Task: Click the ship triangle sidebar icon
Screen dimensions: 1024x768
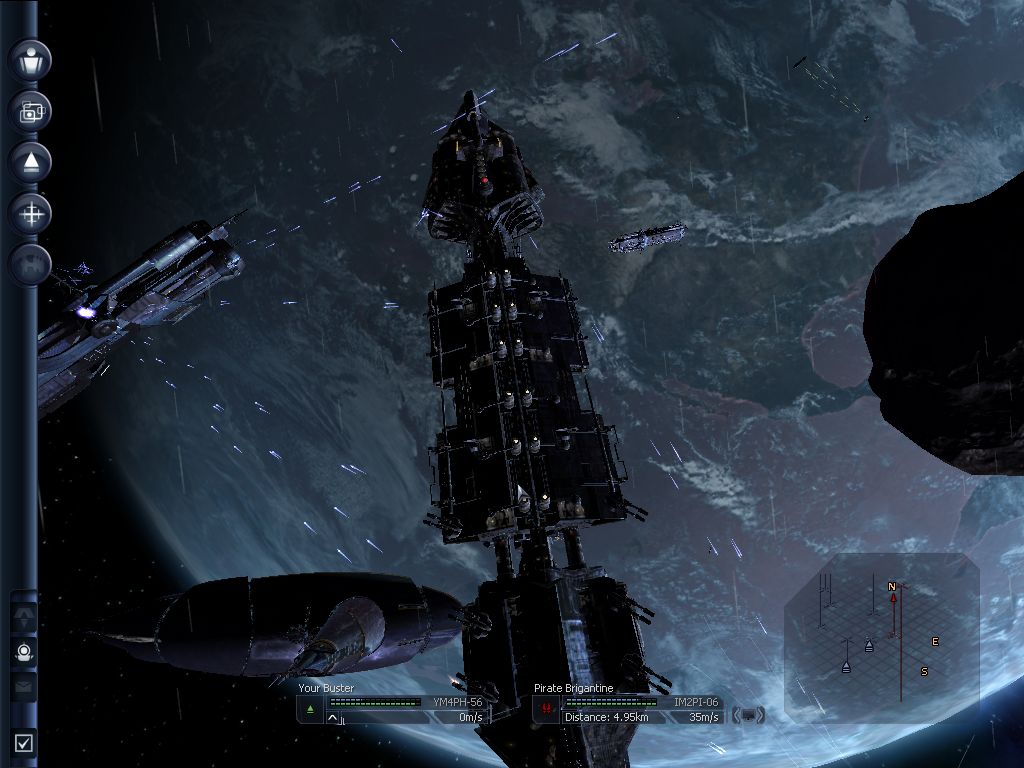Action: tap(30, 162)
